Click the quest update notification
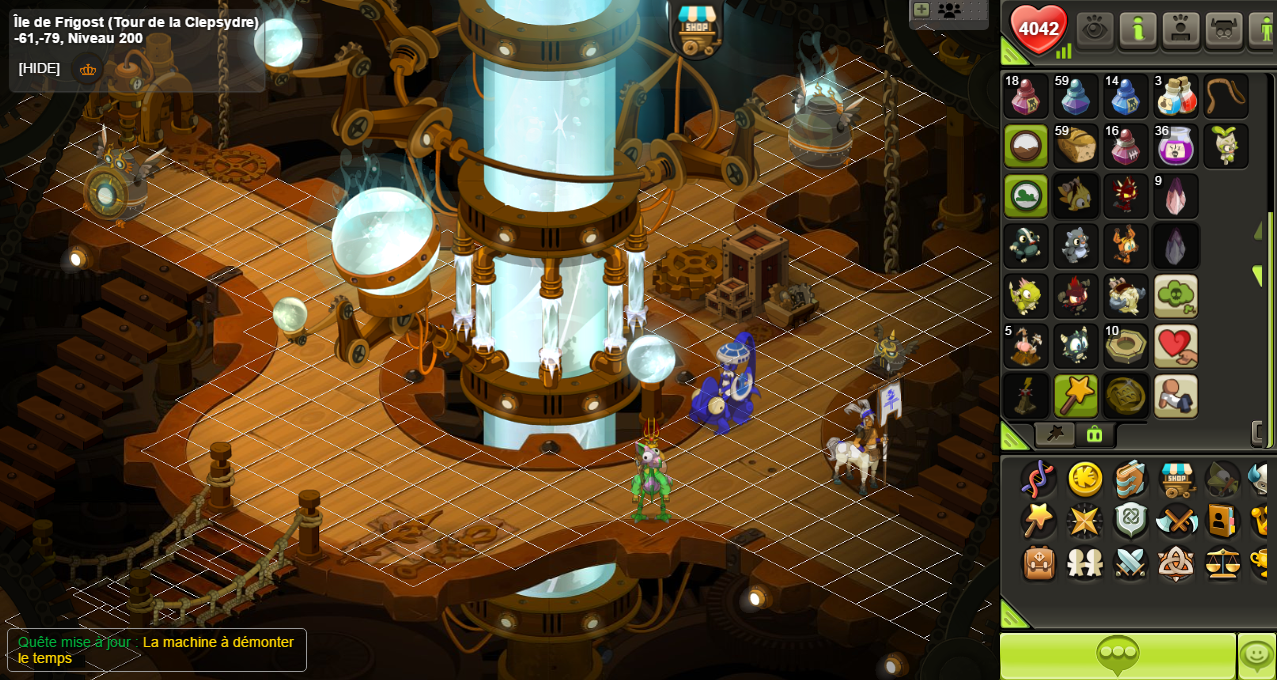The height and width of the screenshot is (680, 1277). [157, 650]
